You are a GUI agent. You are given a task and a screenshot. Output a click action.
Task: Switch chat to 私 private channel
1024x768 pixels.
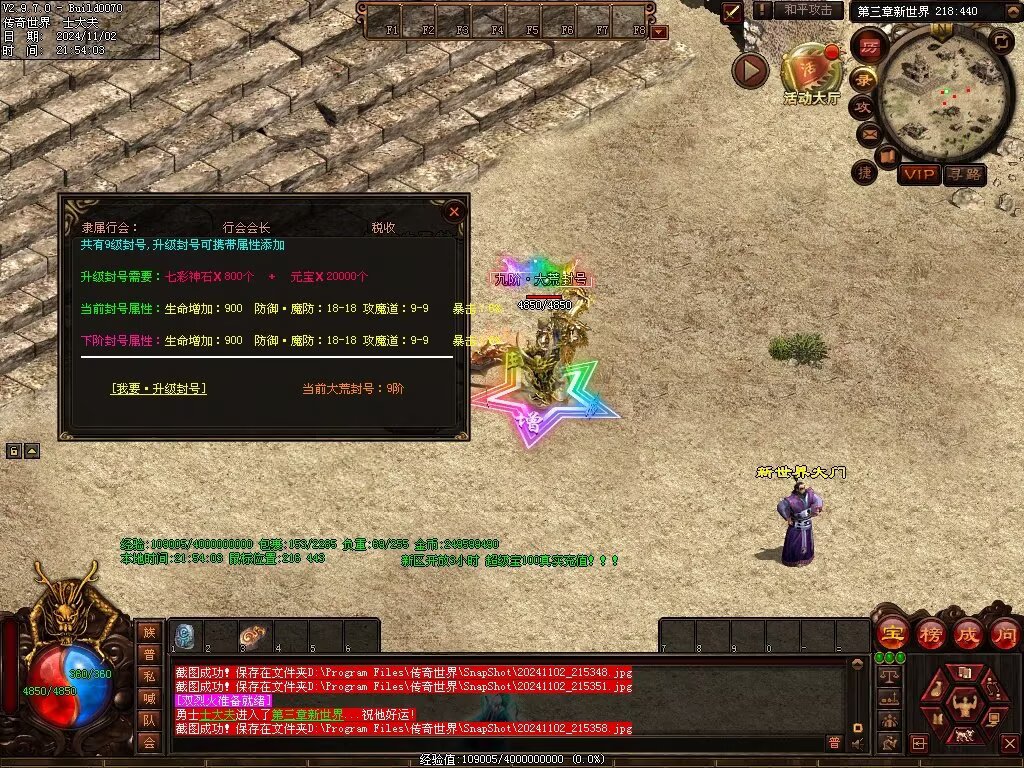click(x=149, y=676)
